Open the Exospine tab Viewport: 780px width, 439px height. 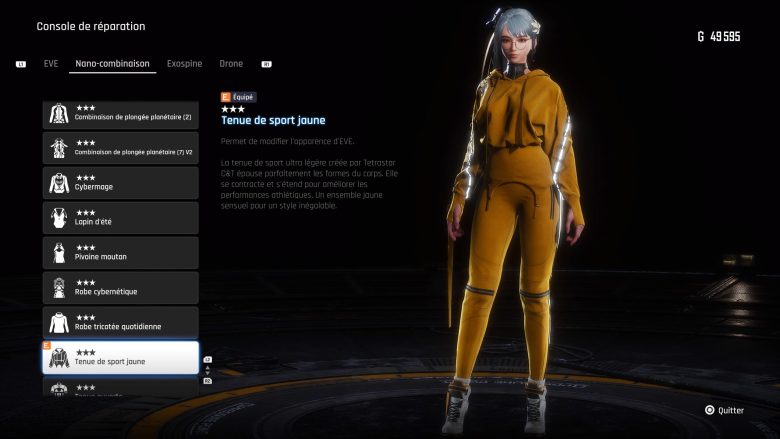pyautogui.click(x=184, y=64)
